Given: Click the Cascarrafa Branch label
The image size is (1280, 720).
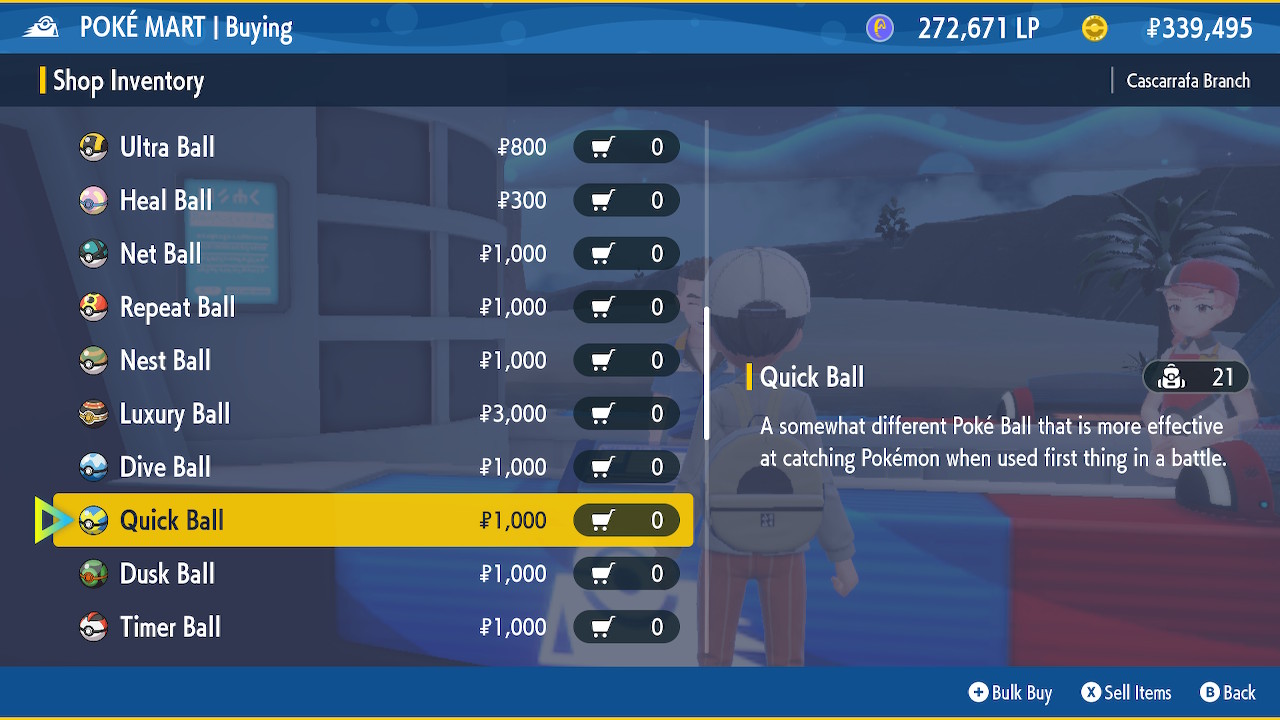Looking at the screenshot, I should [1188, 80].
